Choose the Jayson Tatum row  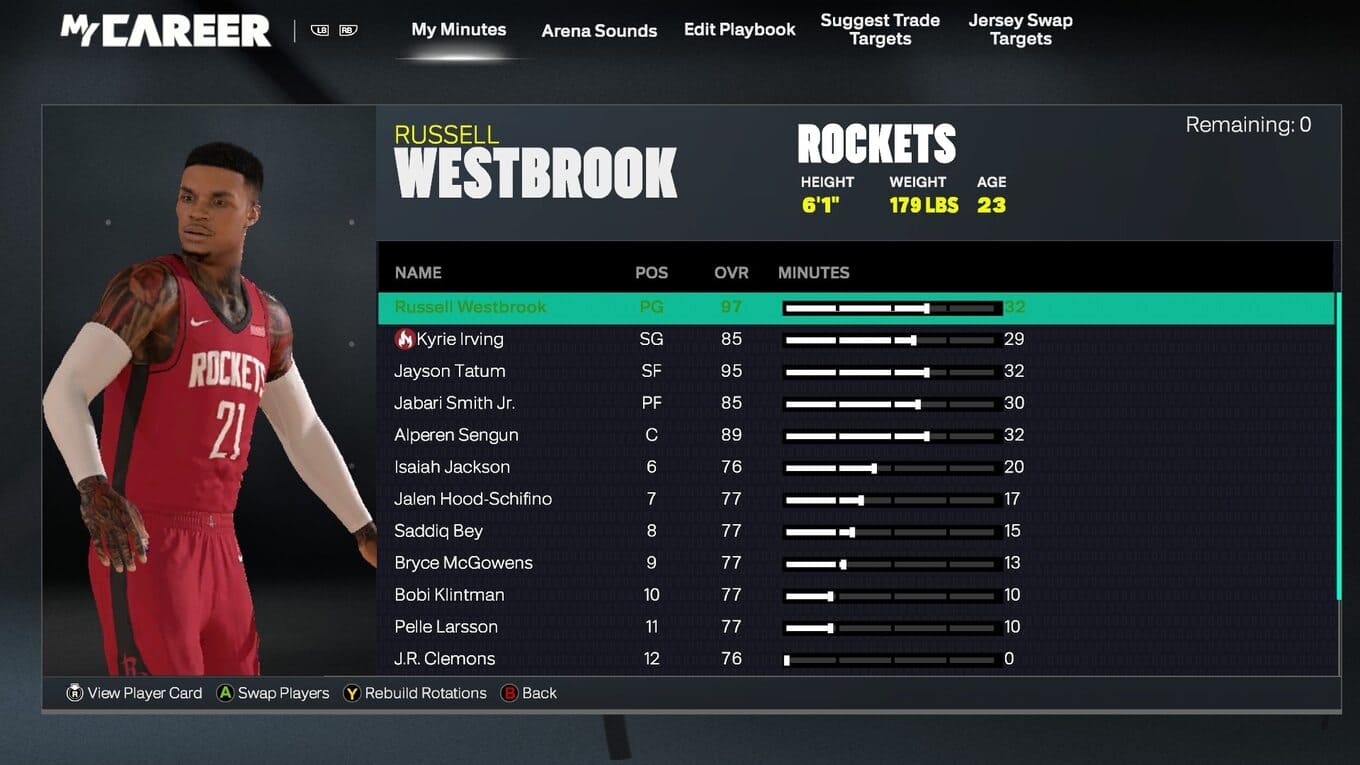[450, 371]
